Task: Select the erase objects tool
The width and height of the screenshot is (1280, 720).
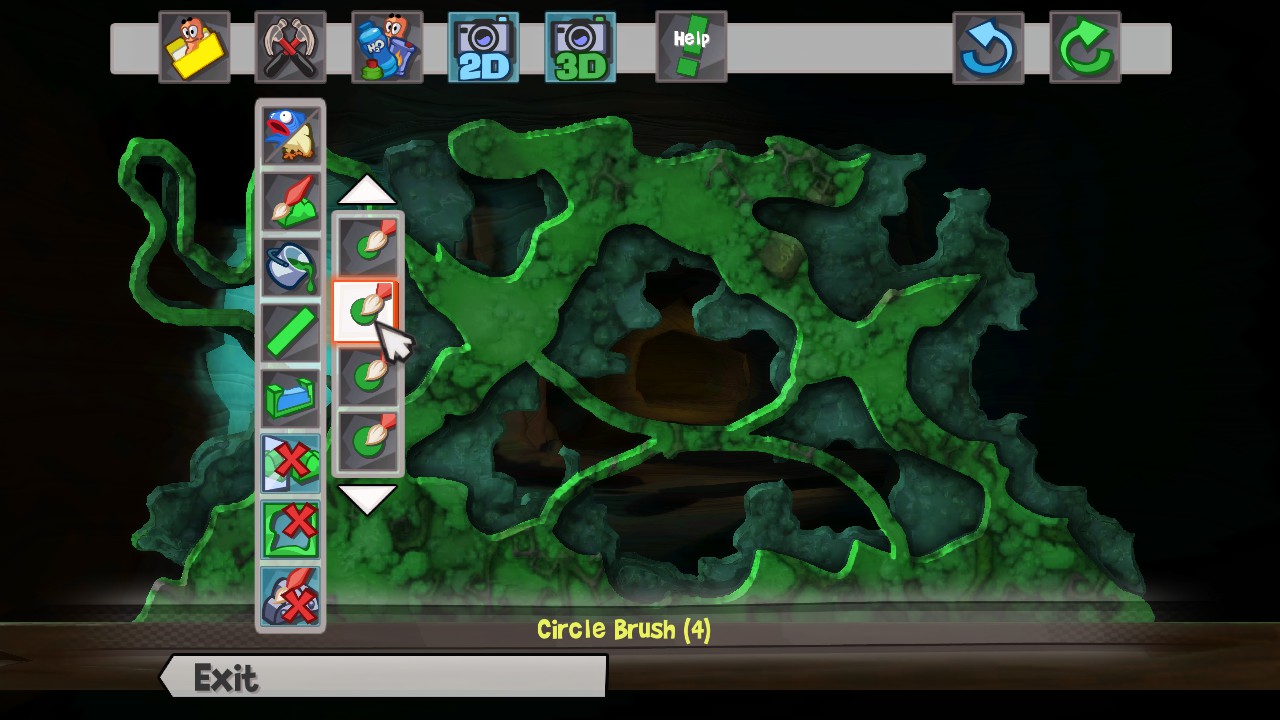Action: tap(291, 461)
